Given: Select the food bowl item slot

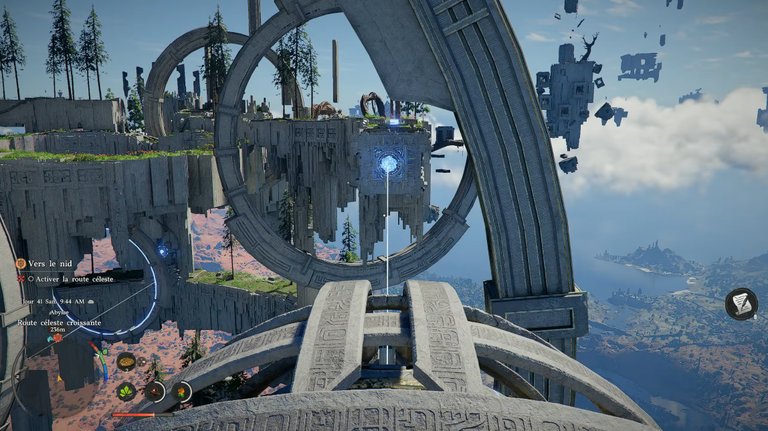Looking at the screenshot, I should click(126, 361).
